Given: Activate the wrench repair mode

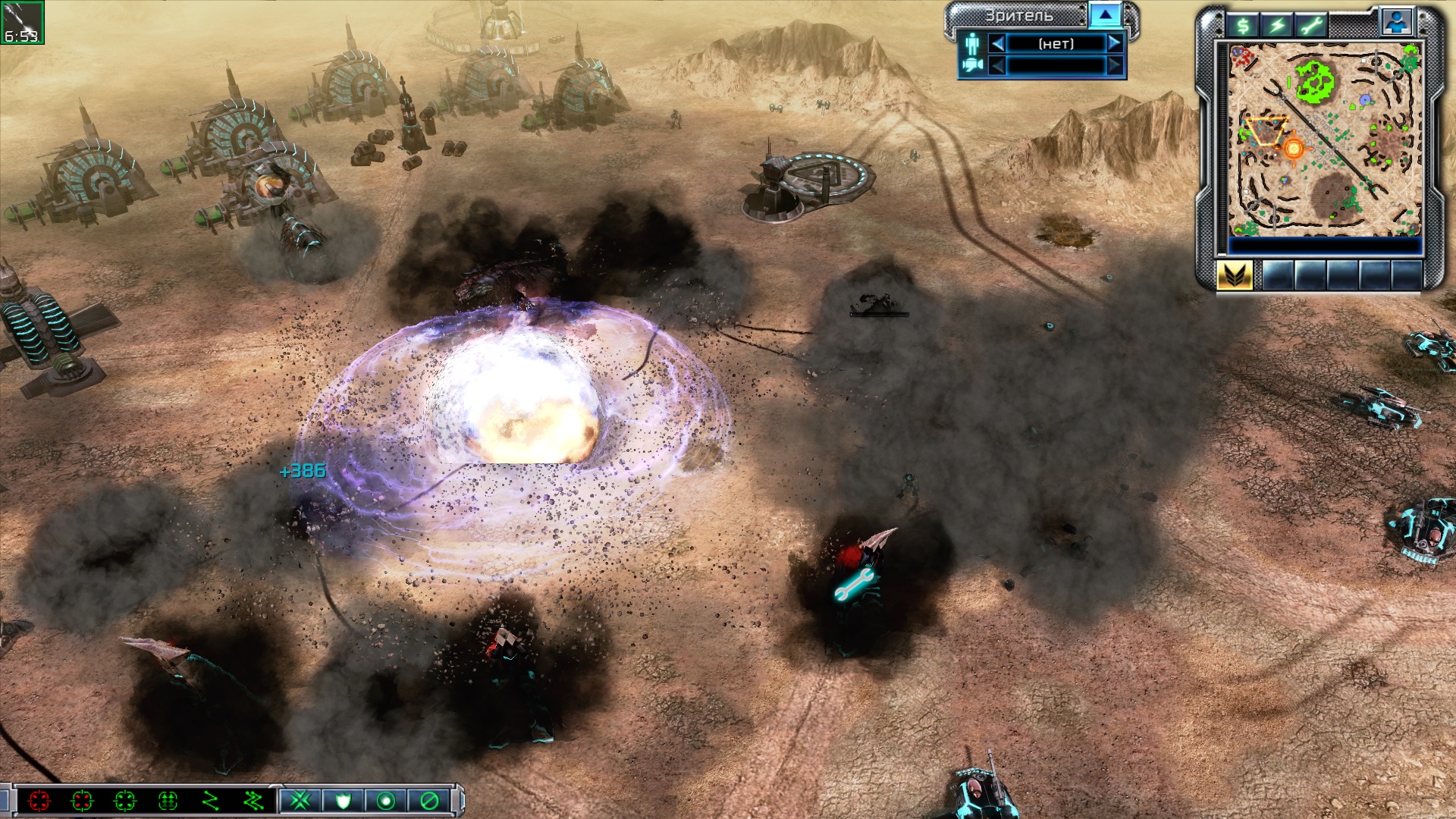Looking at the screenshot, I should pyautogui.click(x=1312, y=26).
